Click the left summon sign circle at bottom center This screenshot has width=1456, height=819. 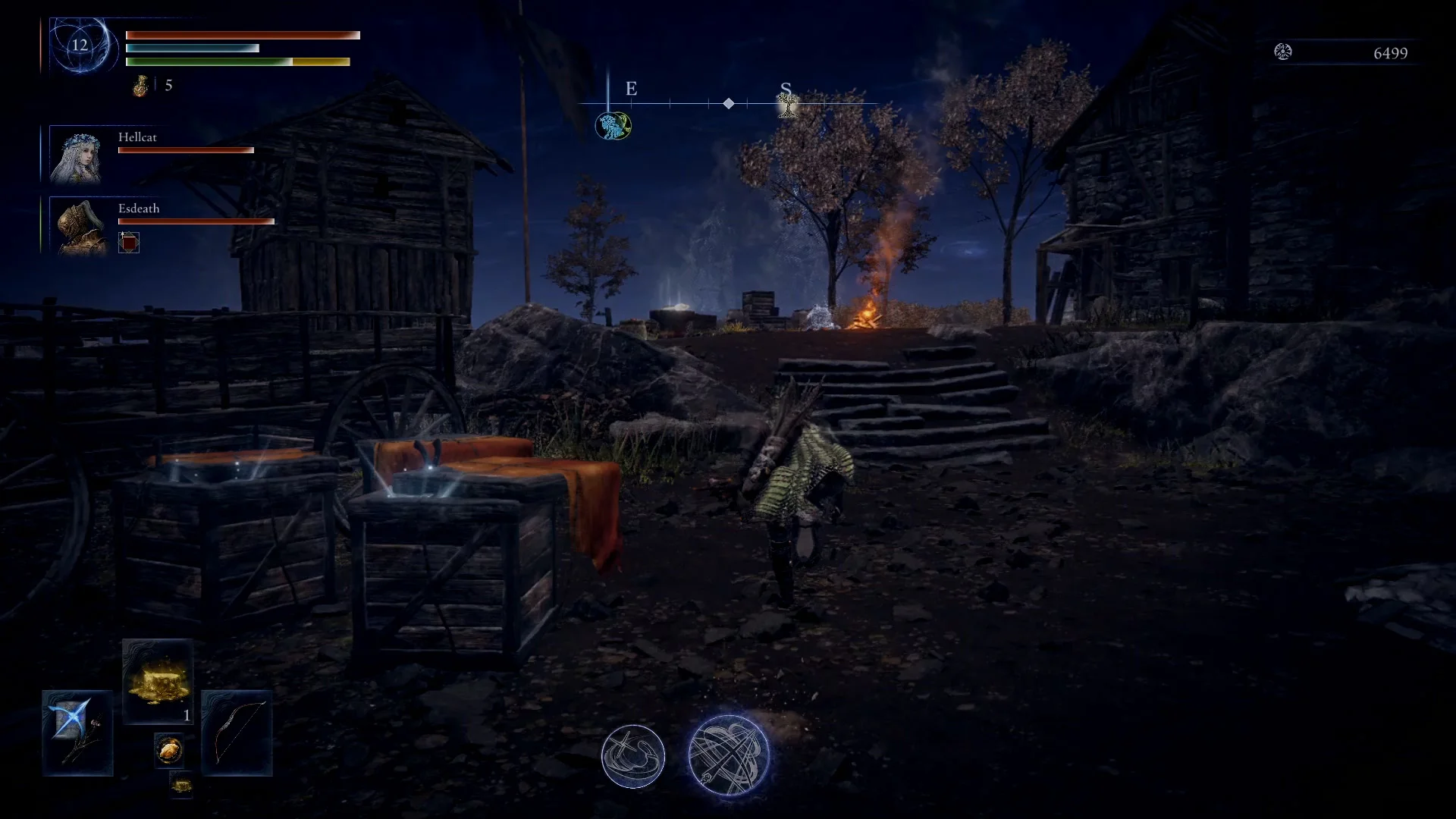(x=633, y=755)
